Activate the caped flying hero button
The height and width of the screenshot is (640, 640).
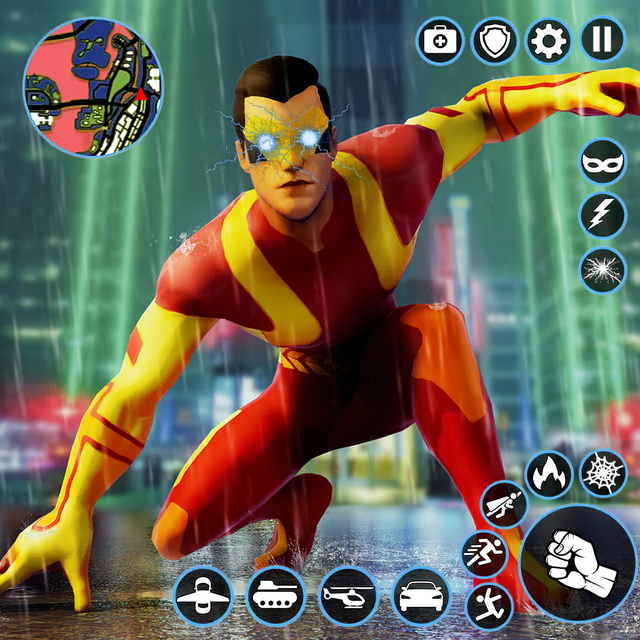tap(503, 504)
